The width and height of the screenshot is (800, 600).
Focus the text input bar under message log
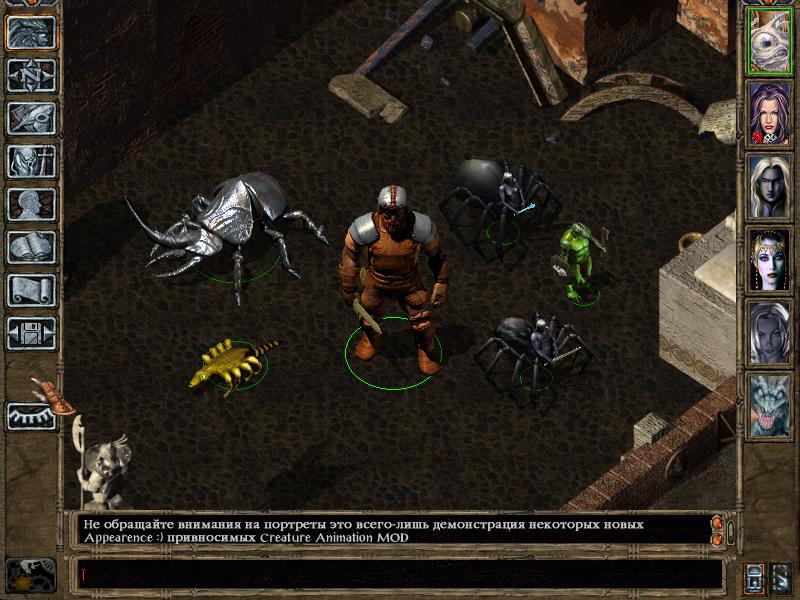(x=400, y=574)
